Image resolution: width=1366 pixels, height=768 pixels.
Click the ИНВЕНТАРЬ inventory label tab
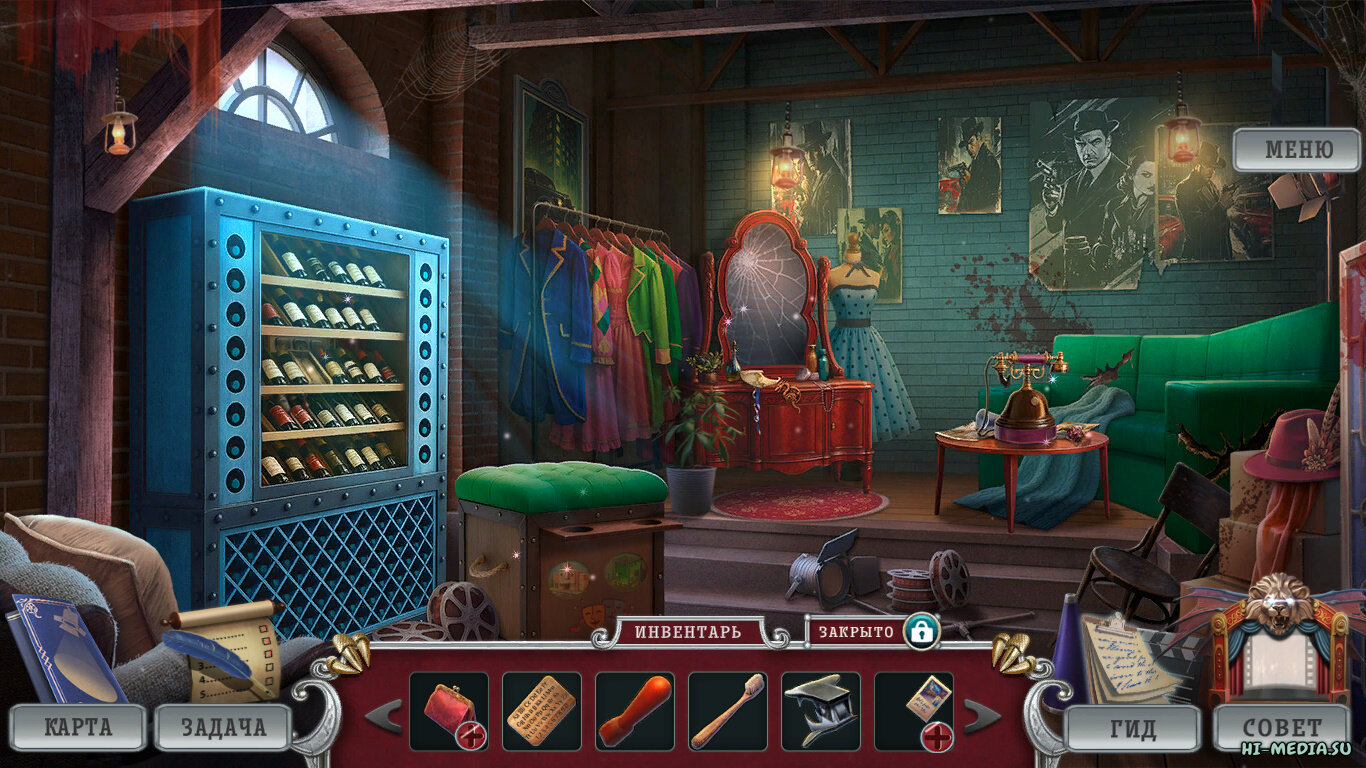688,632
